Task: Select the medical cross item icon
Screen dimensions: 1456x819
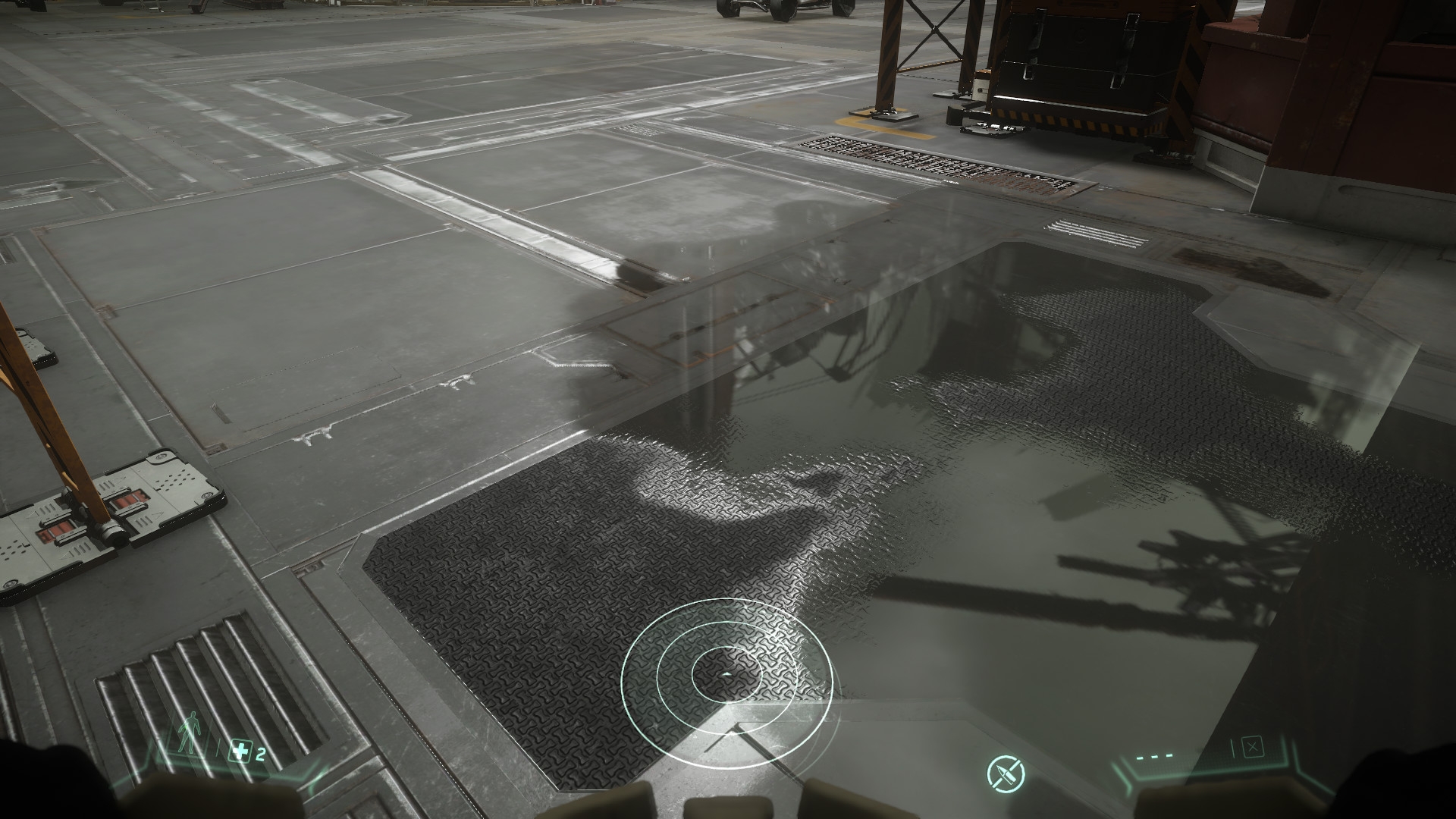Action: (240, 753)
